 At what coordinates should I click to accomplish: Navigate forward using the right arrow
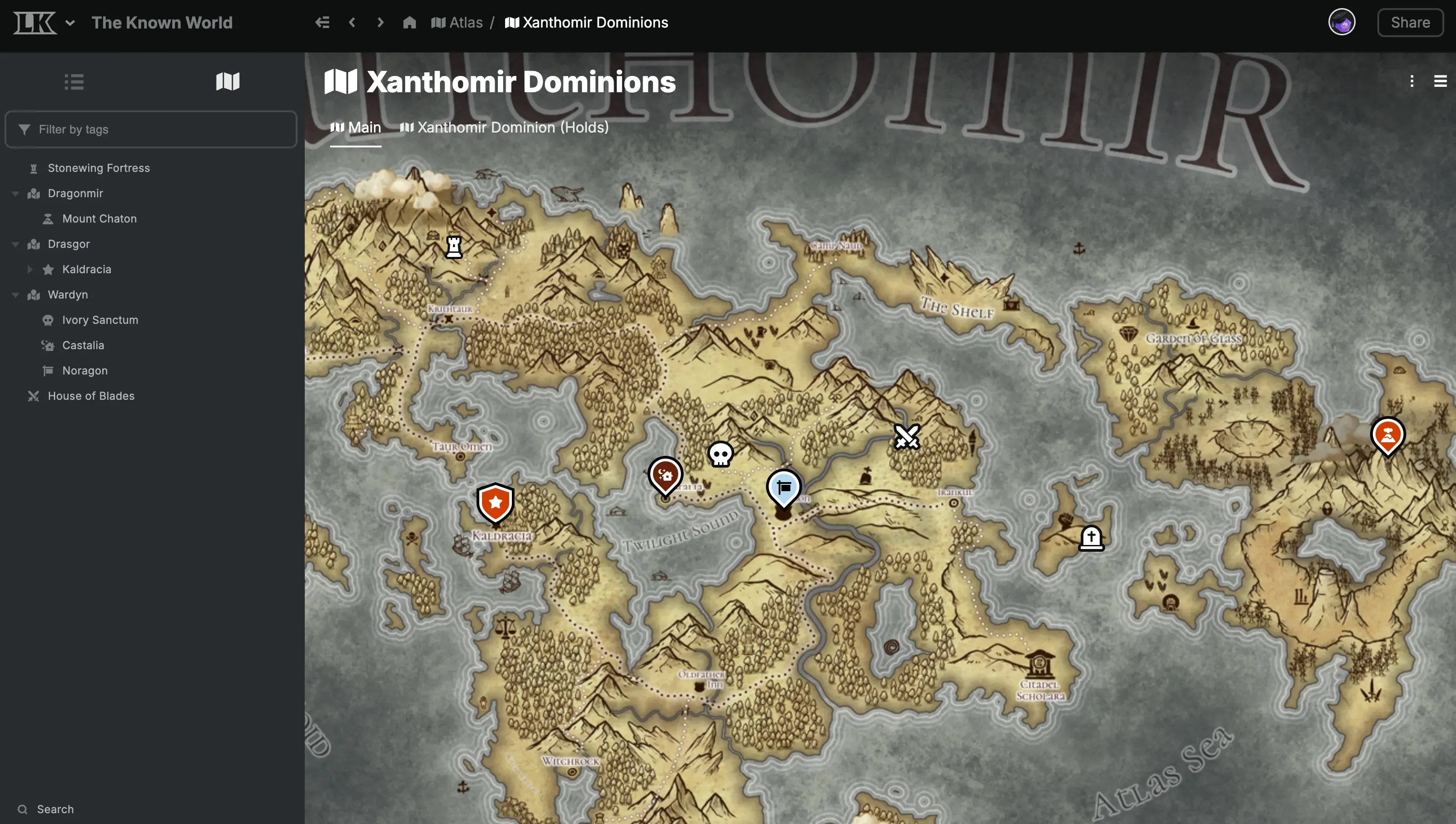pos(380,22)
